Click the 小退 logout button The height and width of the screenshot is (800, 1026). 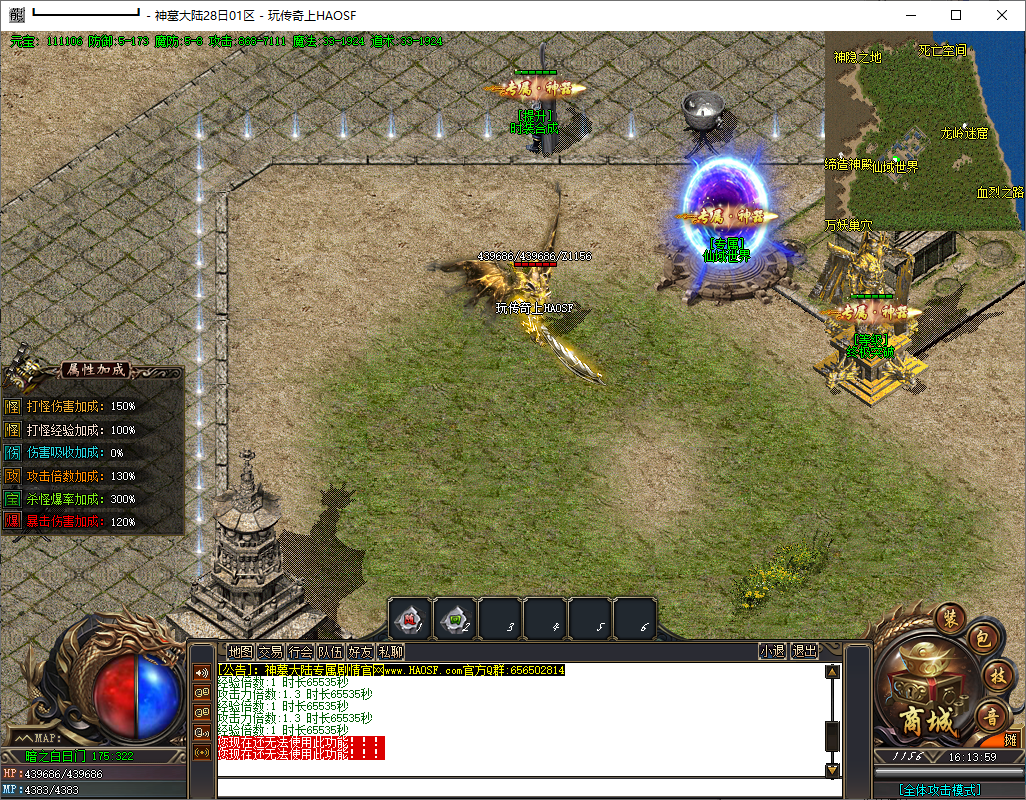click(771, 651)
